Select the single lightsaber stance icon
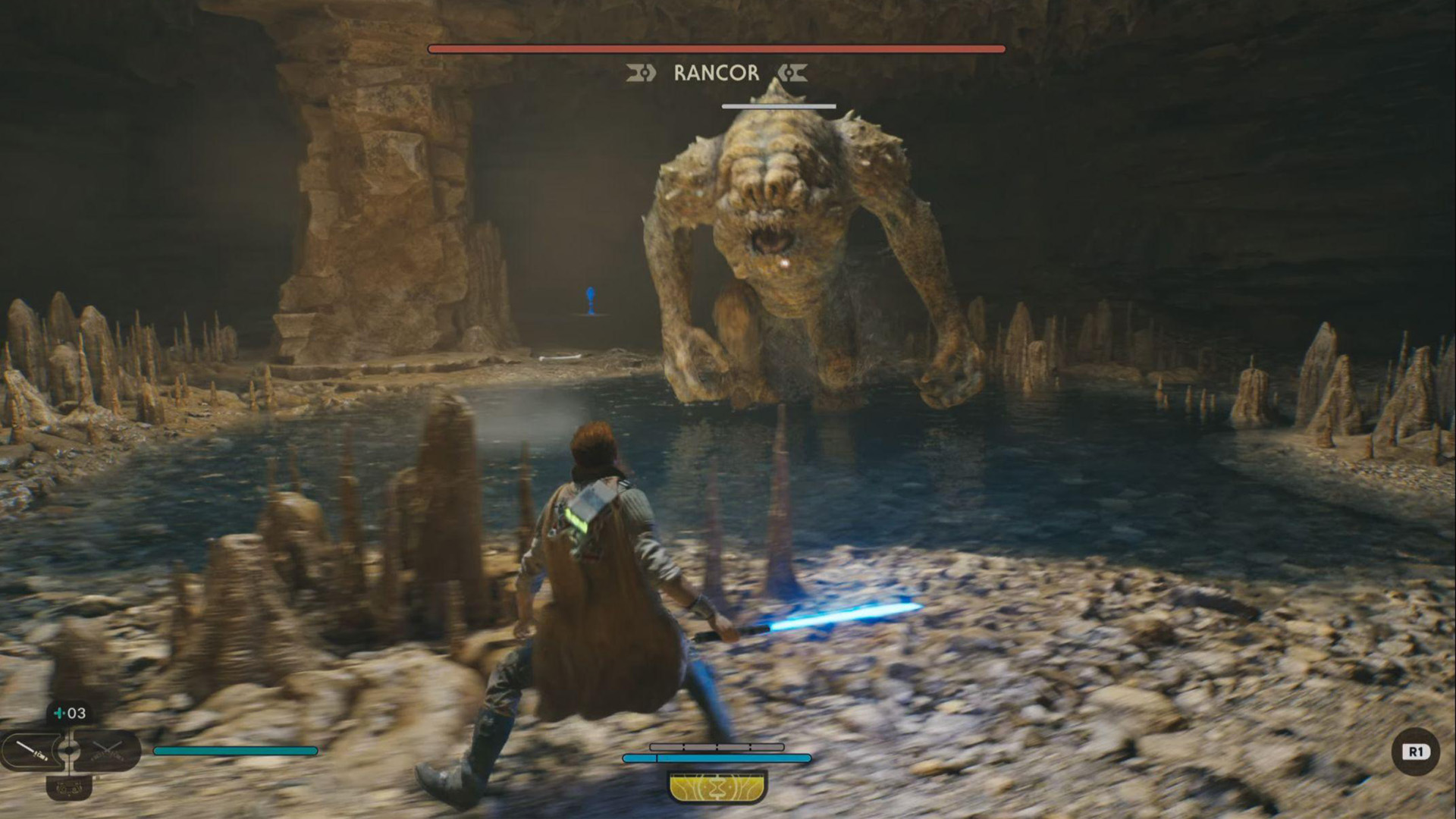 [32, 751]
